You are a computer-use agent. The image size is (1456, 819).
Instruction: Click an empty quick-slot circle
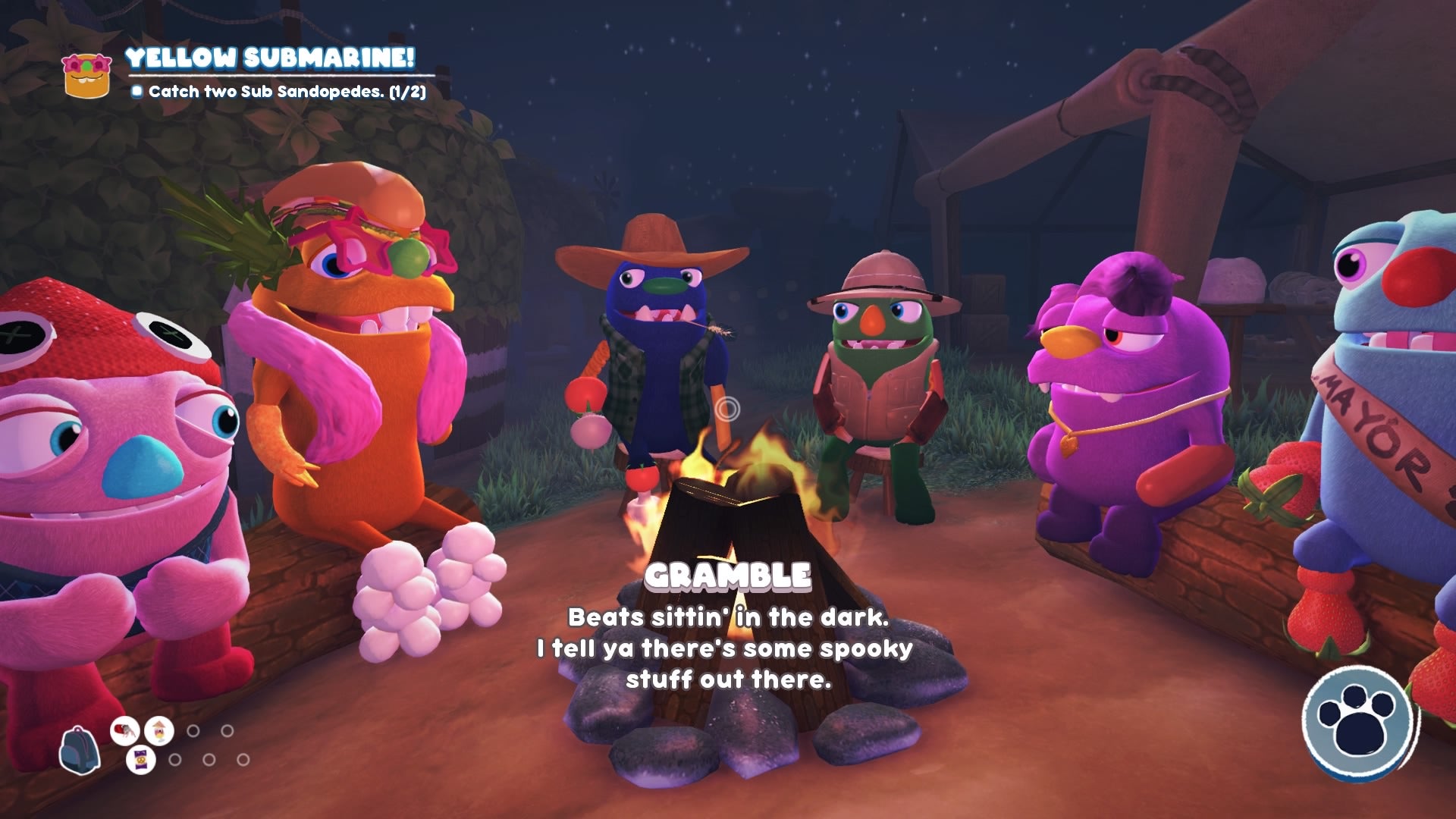point(193,731)
